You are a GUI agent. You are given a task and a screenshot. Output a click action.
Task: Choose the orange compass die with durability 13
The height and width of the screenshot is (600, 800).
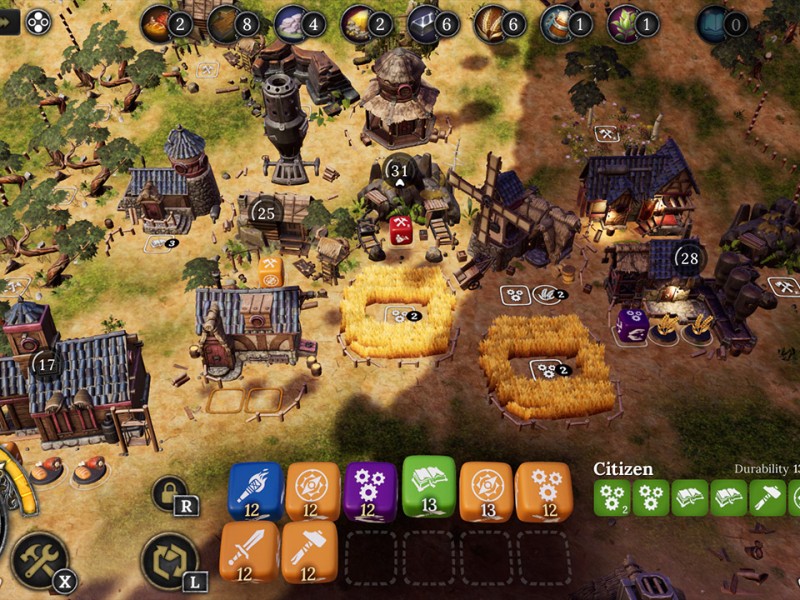pyautogui.click(x=487, y=489)
